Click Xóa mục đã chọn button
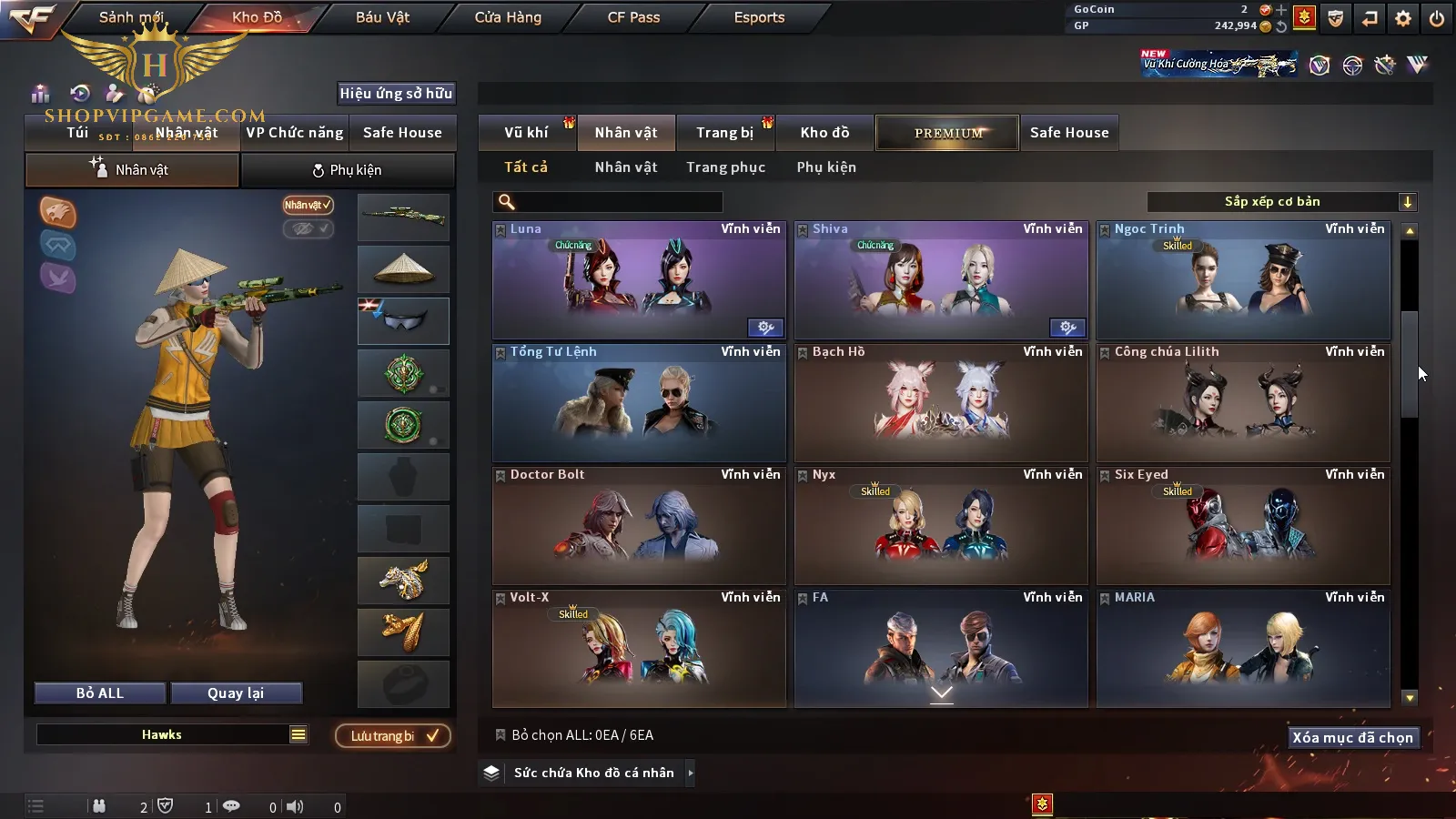 point(1352,738)
